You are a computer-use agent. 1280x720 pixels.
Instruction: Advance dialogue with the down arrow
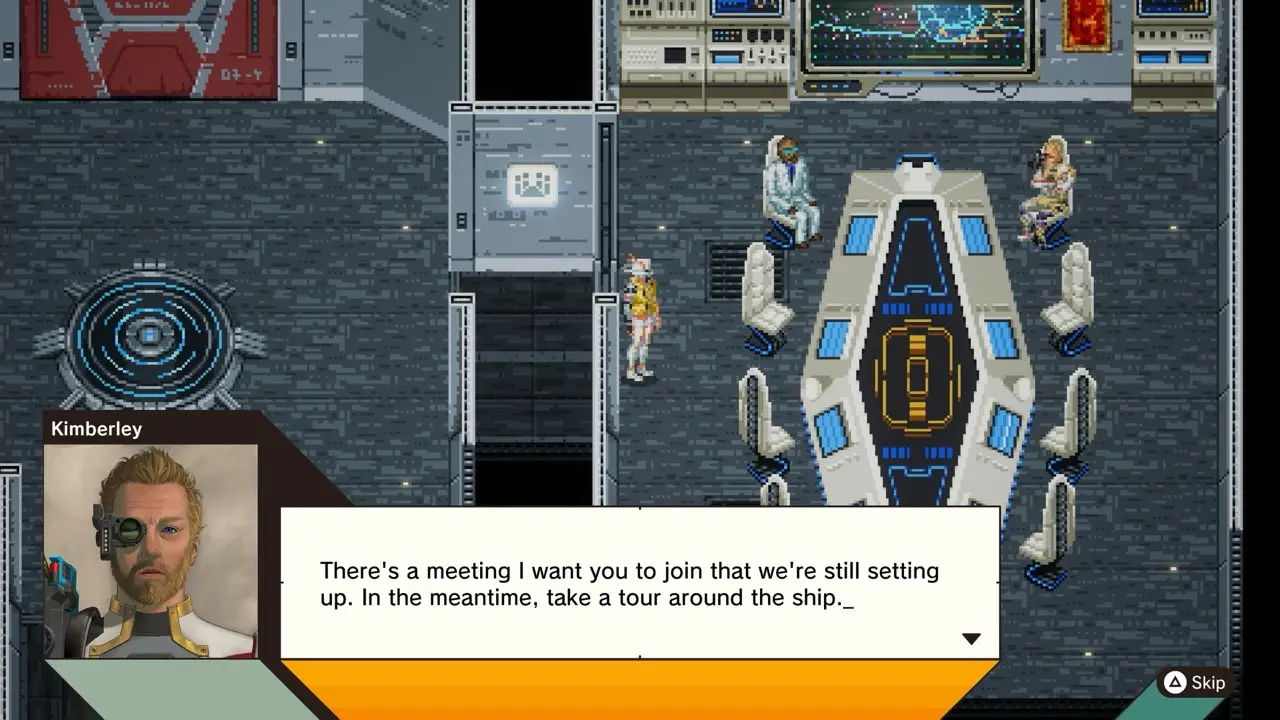tap(971, 639)
